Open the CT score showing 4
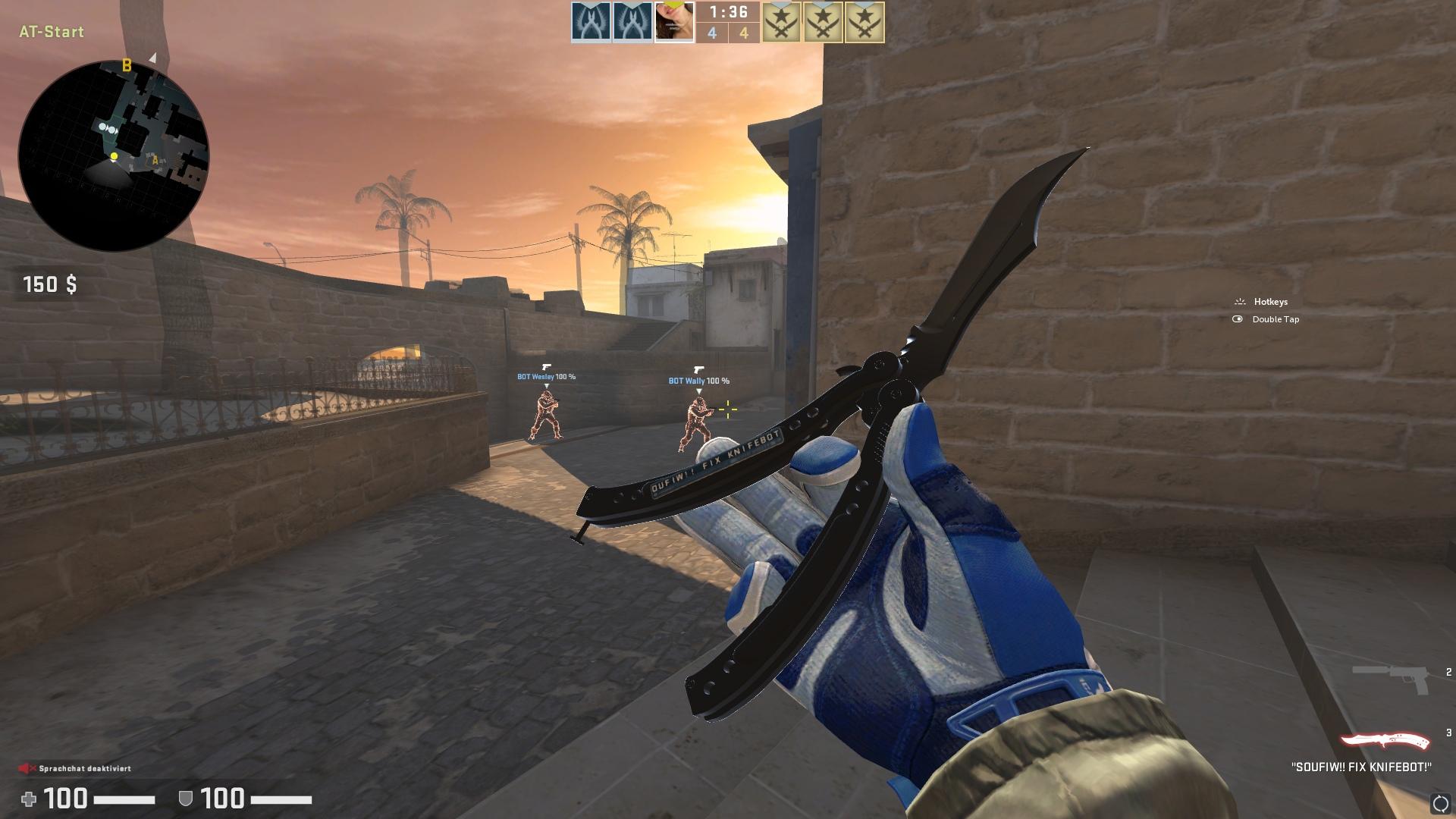Screen dimensions: 1456x819 click(x=712, y=33)
